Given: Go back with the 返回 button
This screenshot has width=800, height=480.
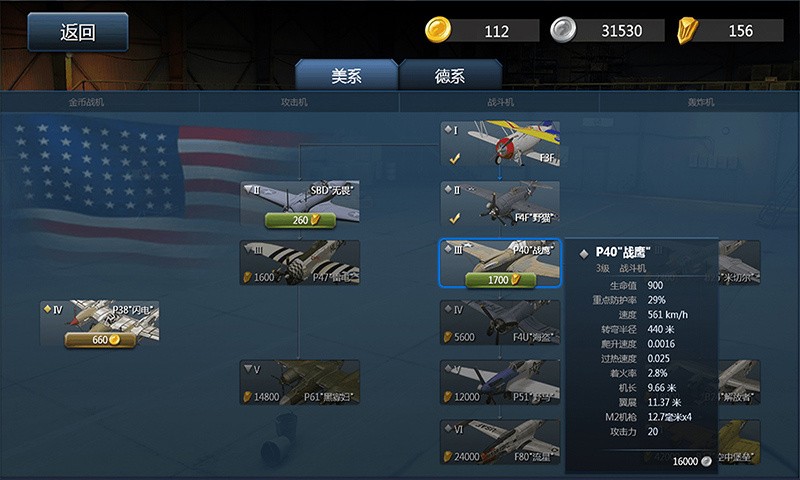Looking at the screenshot, I should pos(77,32).
